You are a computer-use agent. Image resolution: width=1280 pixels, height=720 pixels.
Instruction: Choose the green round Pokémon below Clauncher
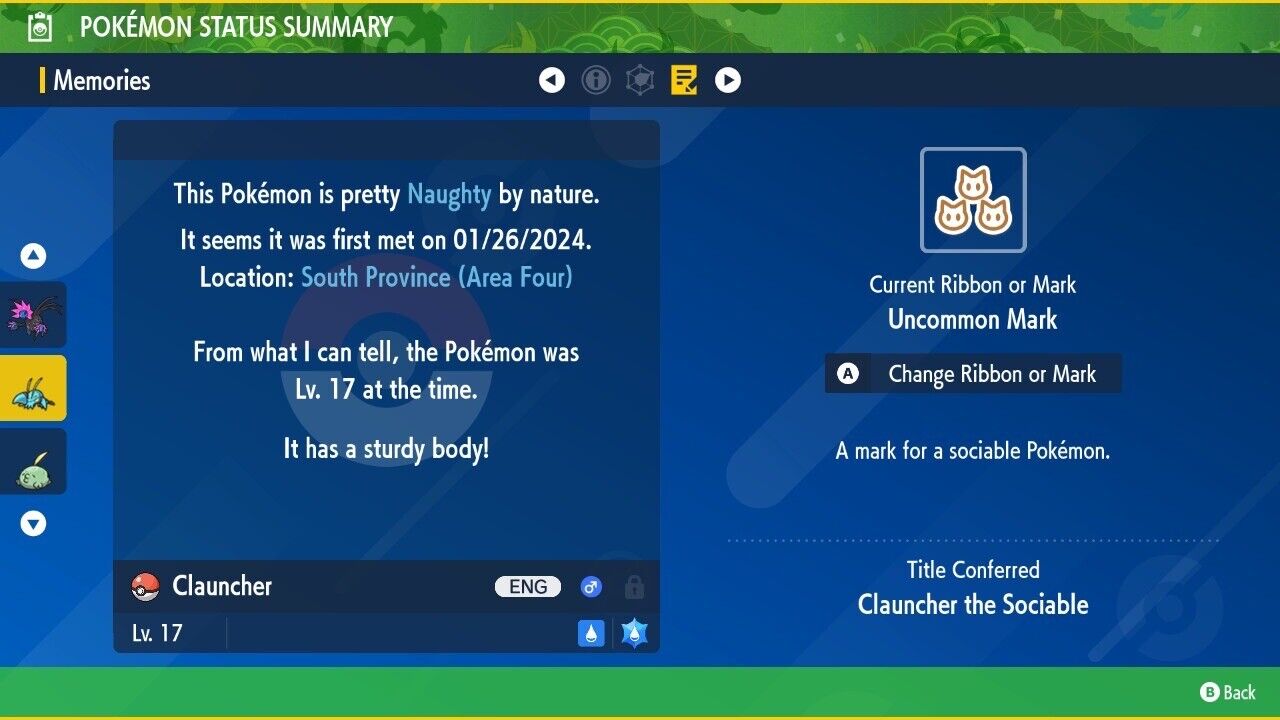34,462
